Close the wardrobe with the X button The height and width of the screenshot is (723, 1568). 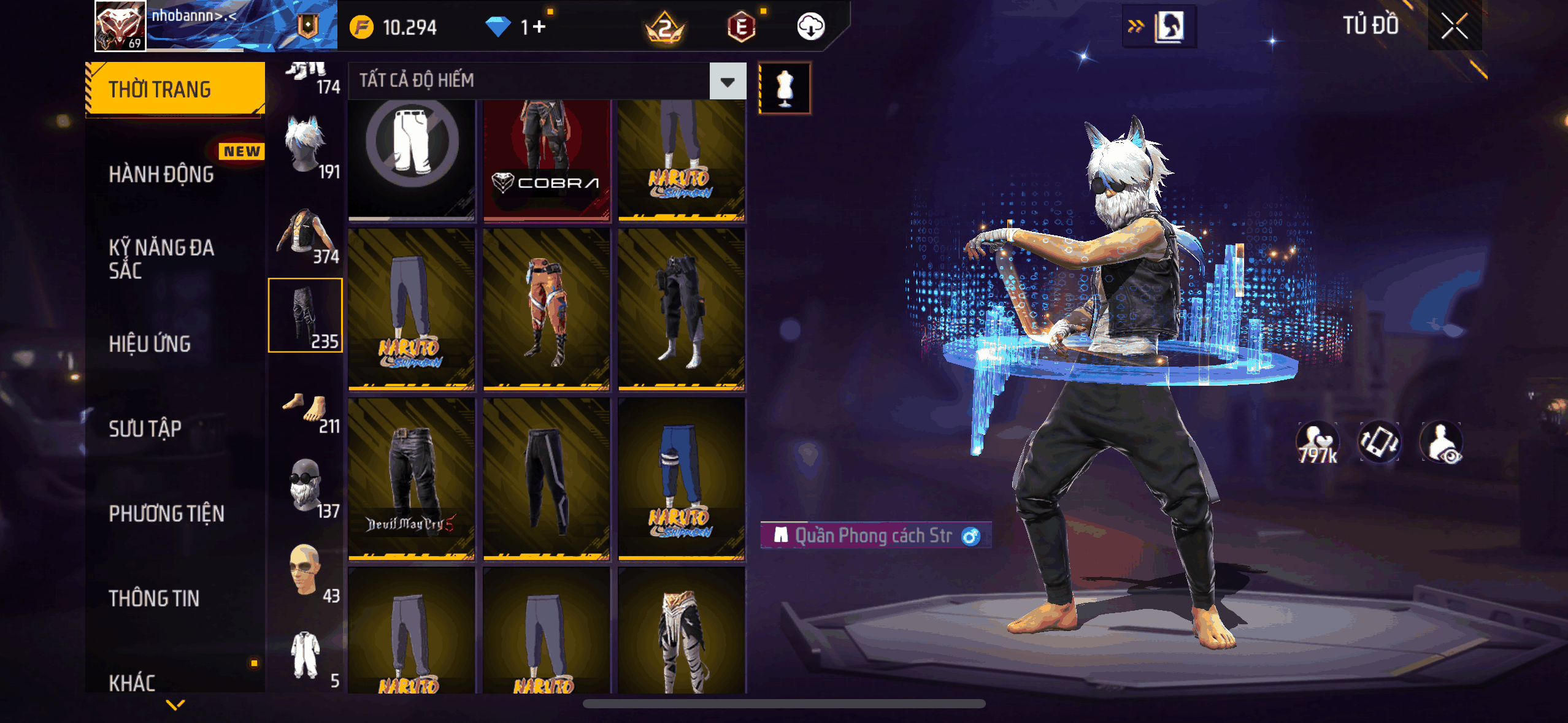(1454, 26)
